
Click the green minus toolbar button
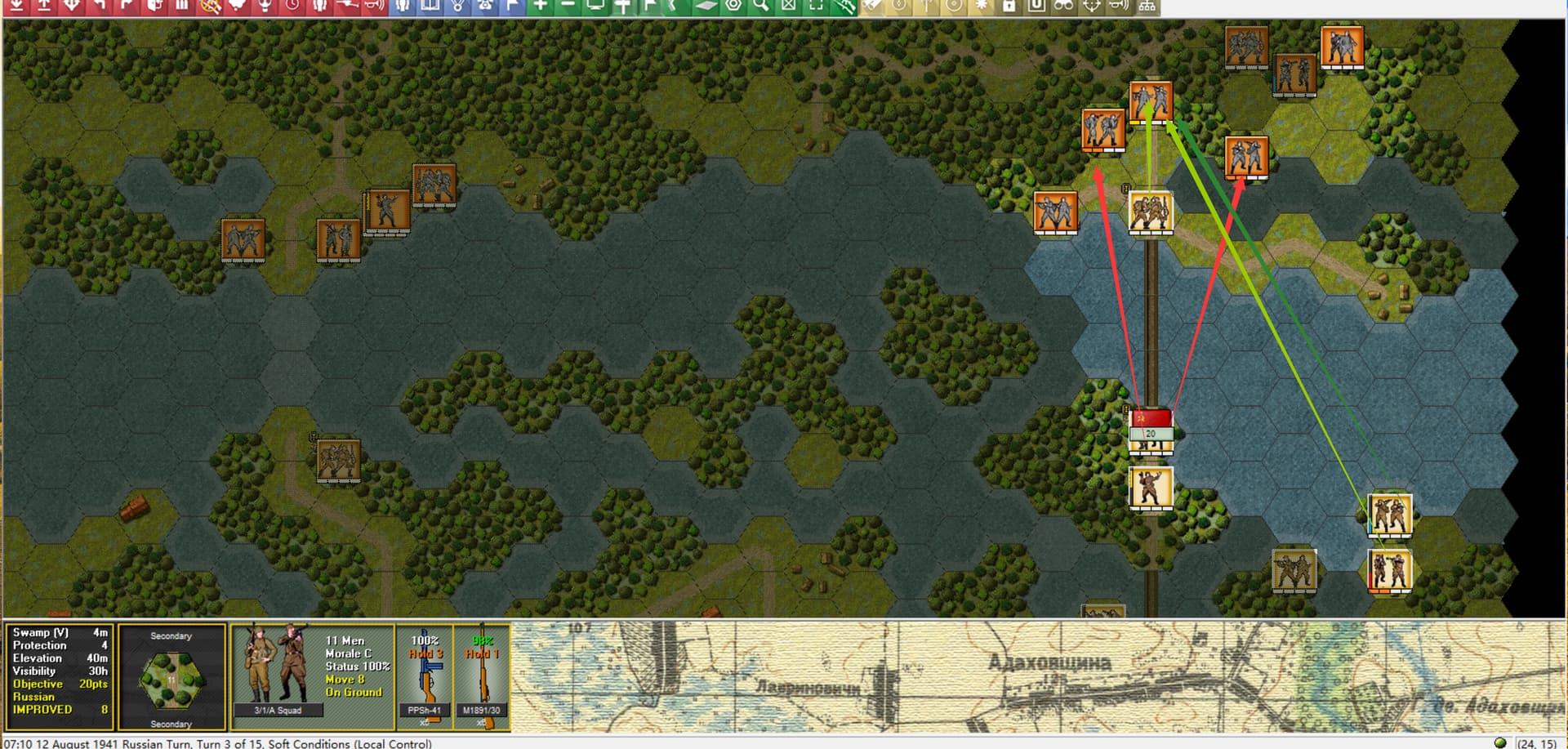pyautogui.click(x=568, y=7)
